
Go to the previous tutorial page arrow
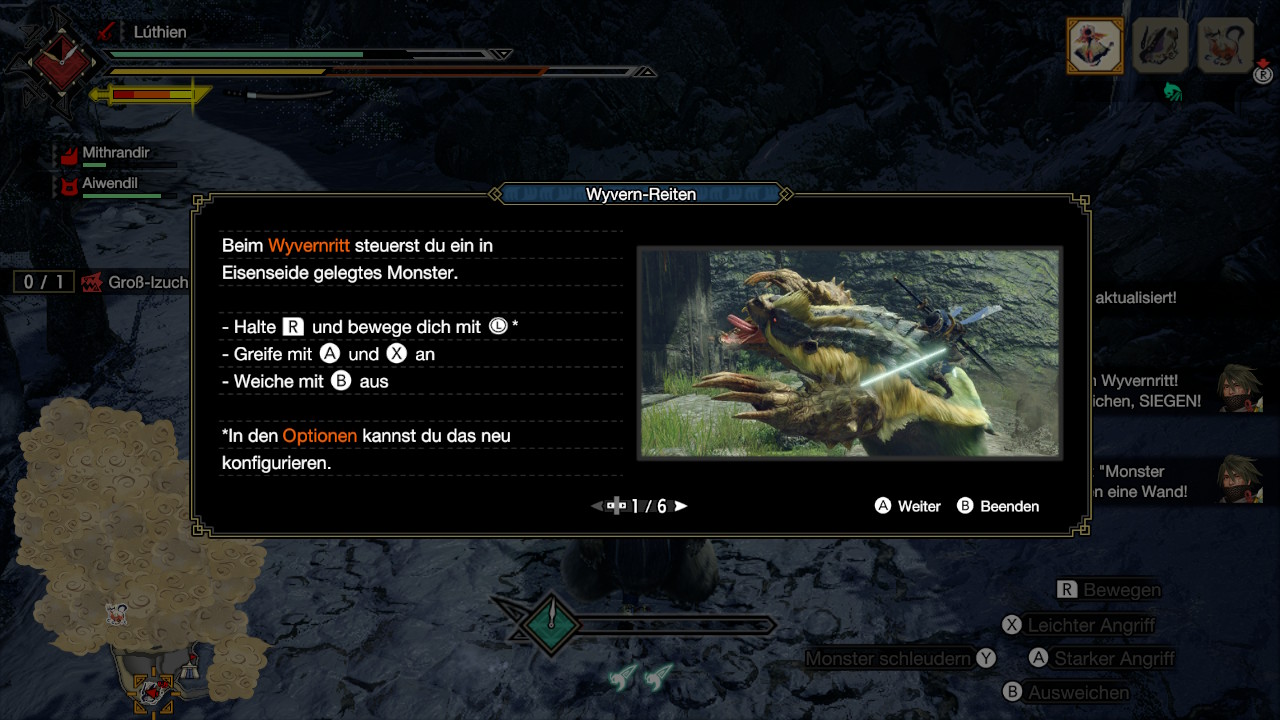coord(598,506)
